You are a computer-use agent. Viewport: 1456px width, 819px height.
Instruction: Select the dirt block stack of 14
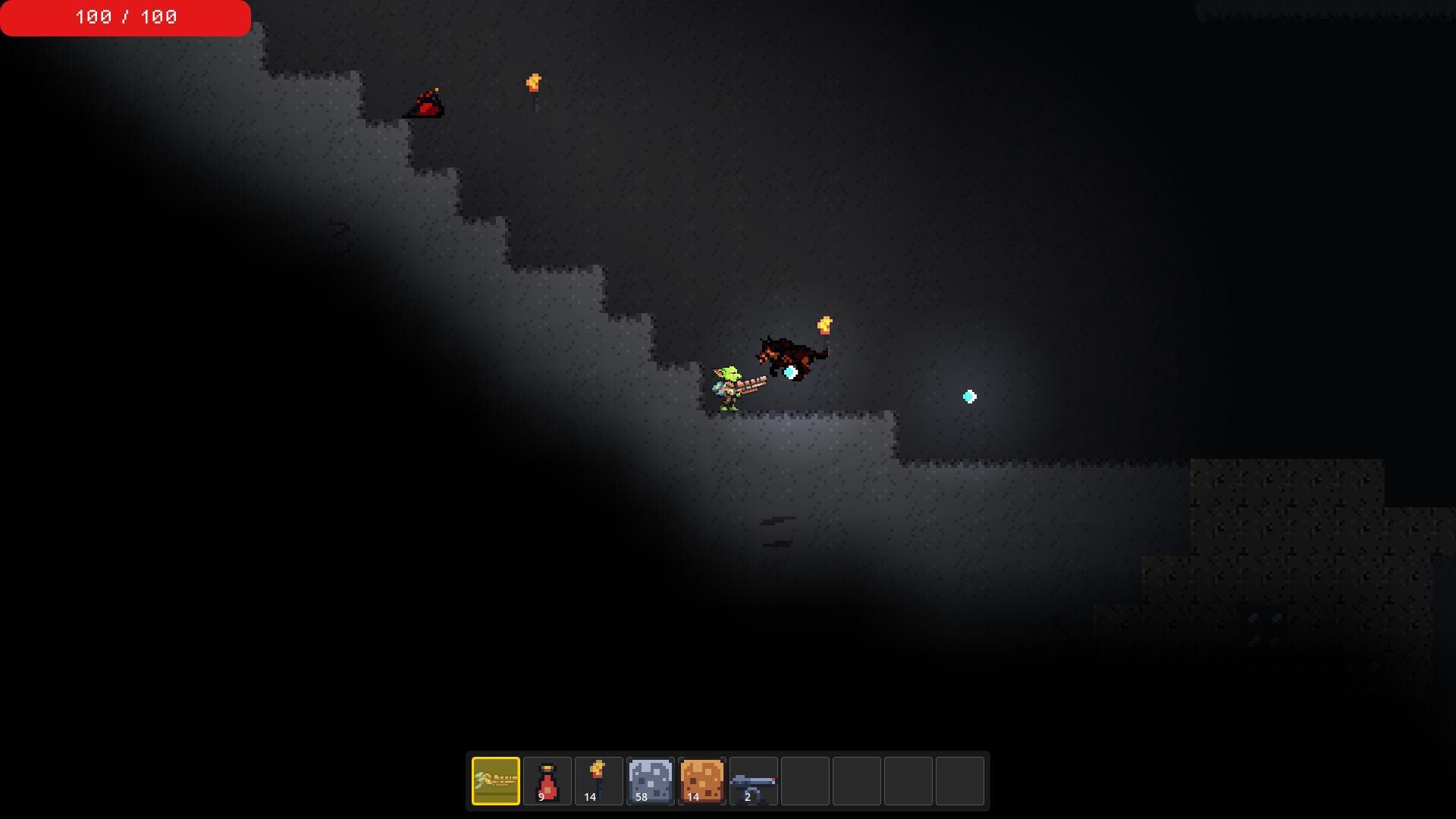click(x=701, y=781)
